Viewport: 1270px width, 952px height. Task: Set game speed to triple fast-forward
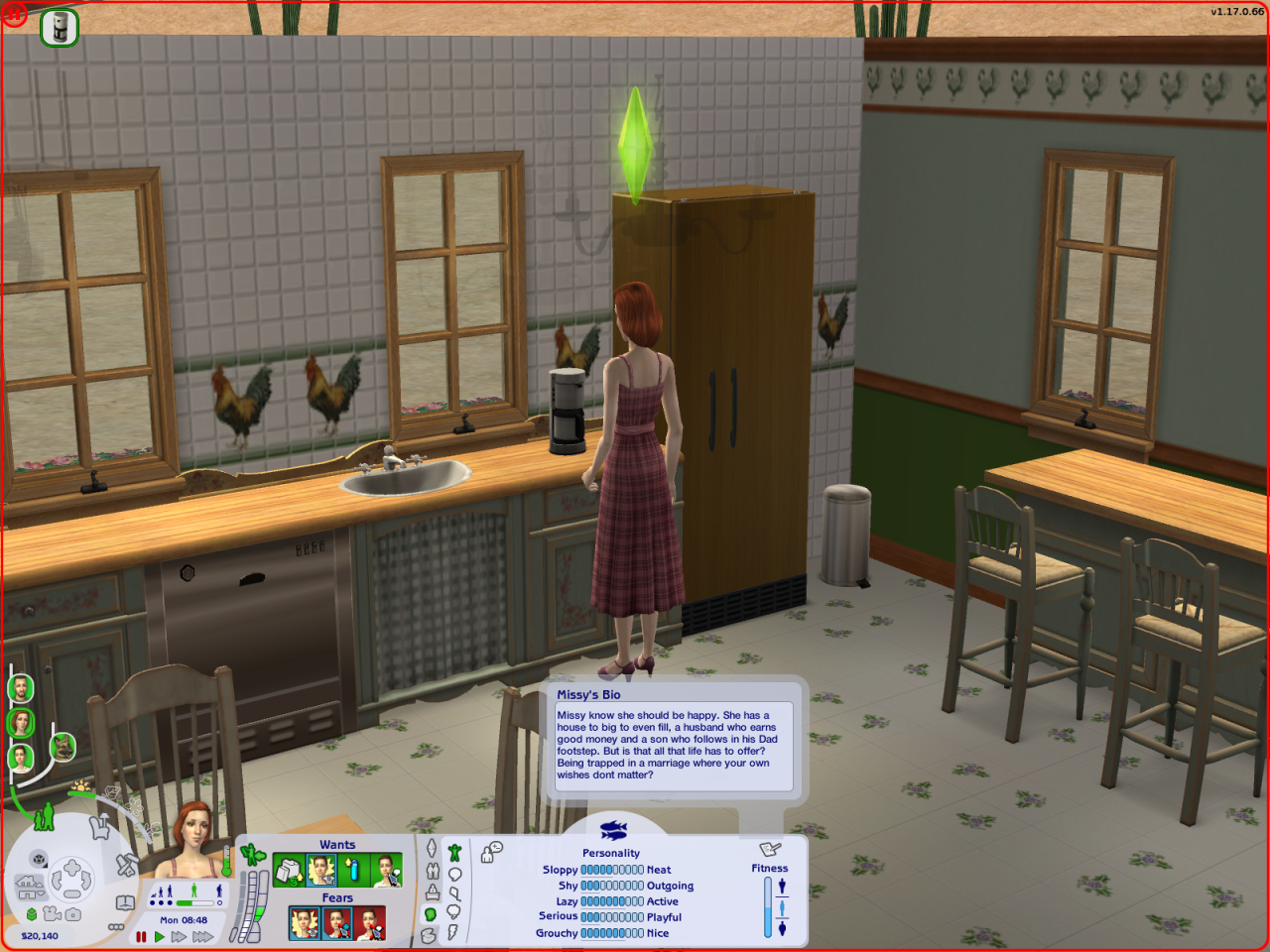pos(203,936)
